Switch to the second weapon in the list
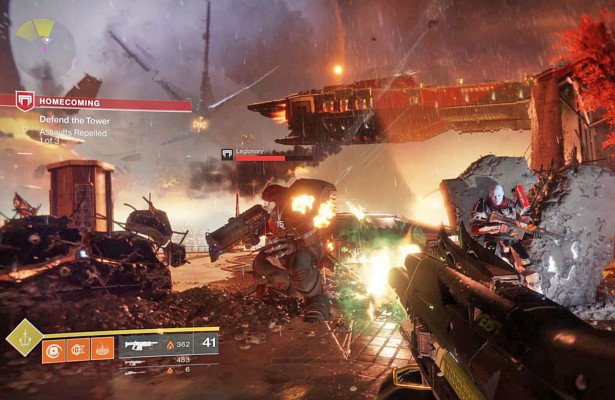Viewport: 615px width, 400px height. 135,360
